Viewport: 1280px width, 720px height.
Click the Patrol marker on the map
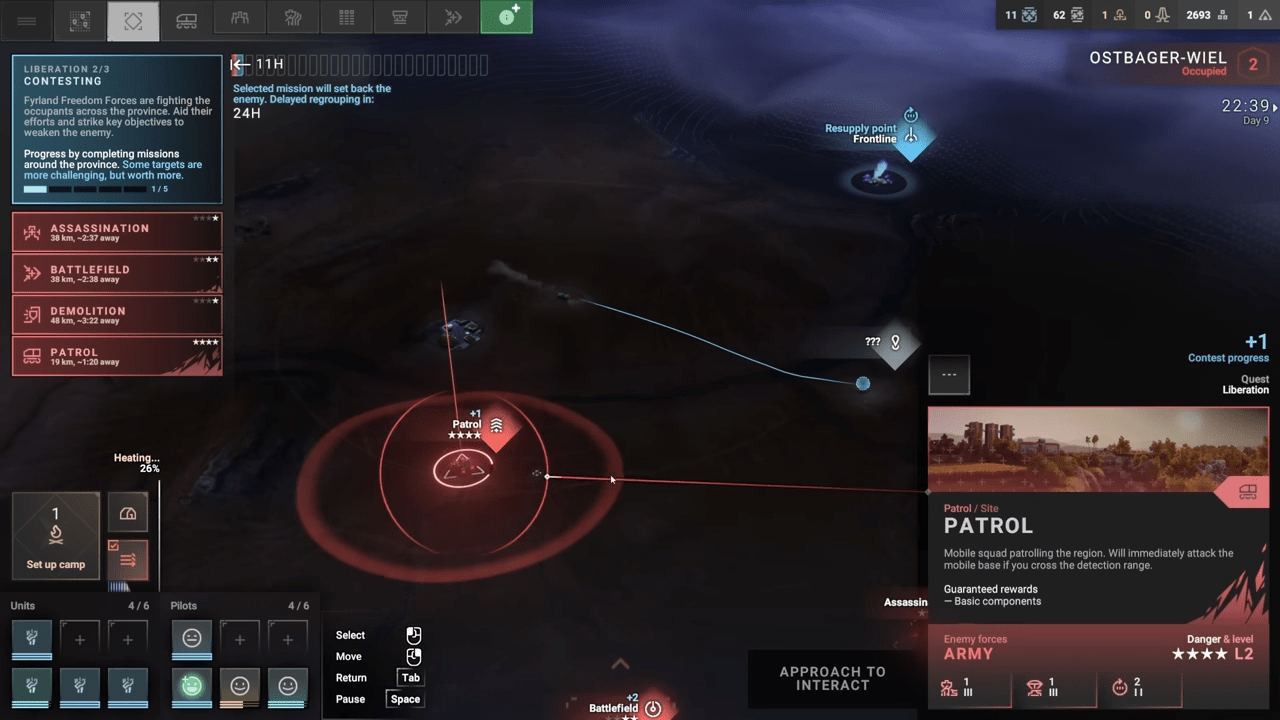click(496, 427)
